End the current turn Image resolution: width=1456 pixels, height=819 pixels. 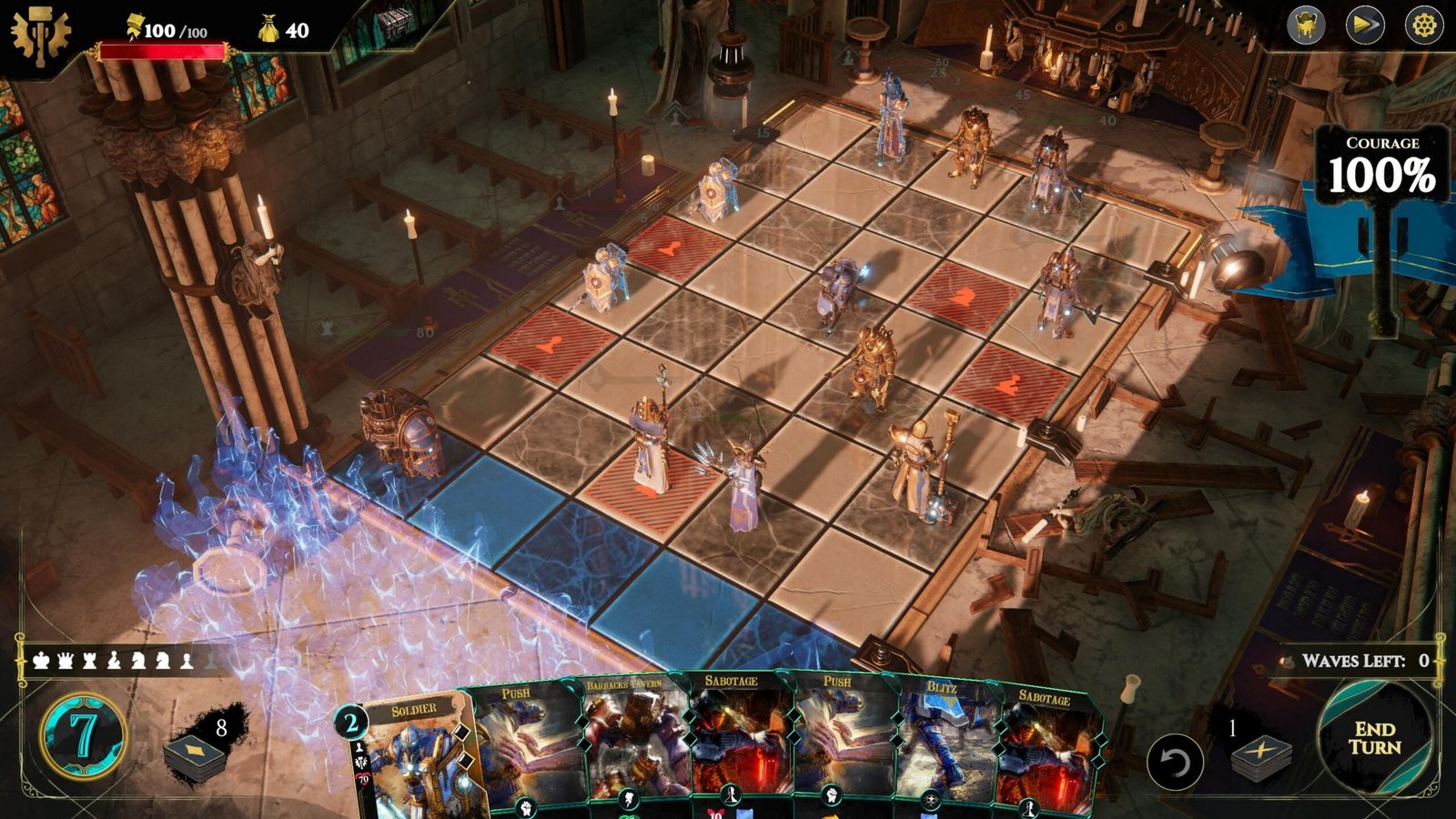[x=1374, y=738]
